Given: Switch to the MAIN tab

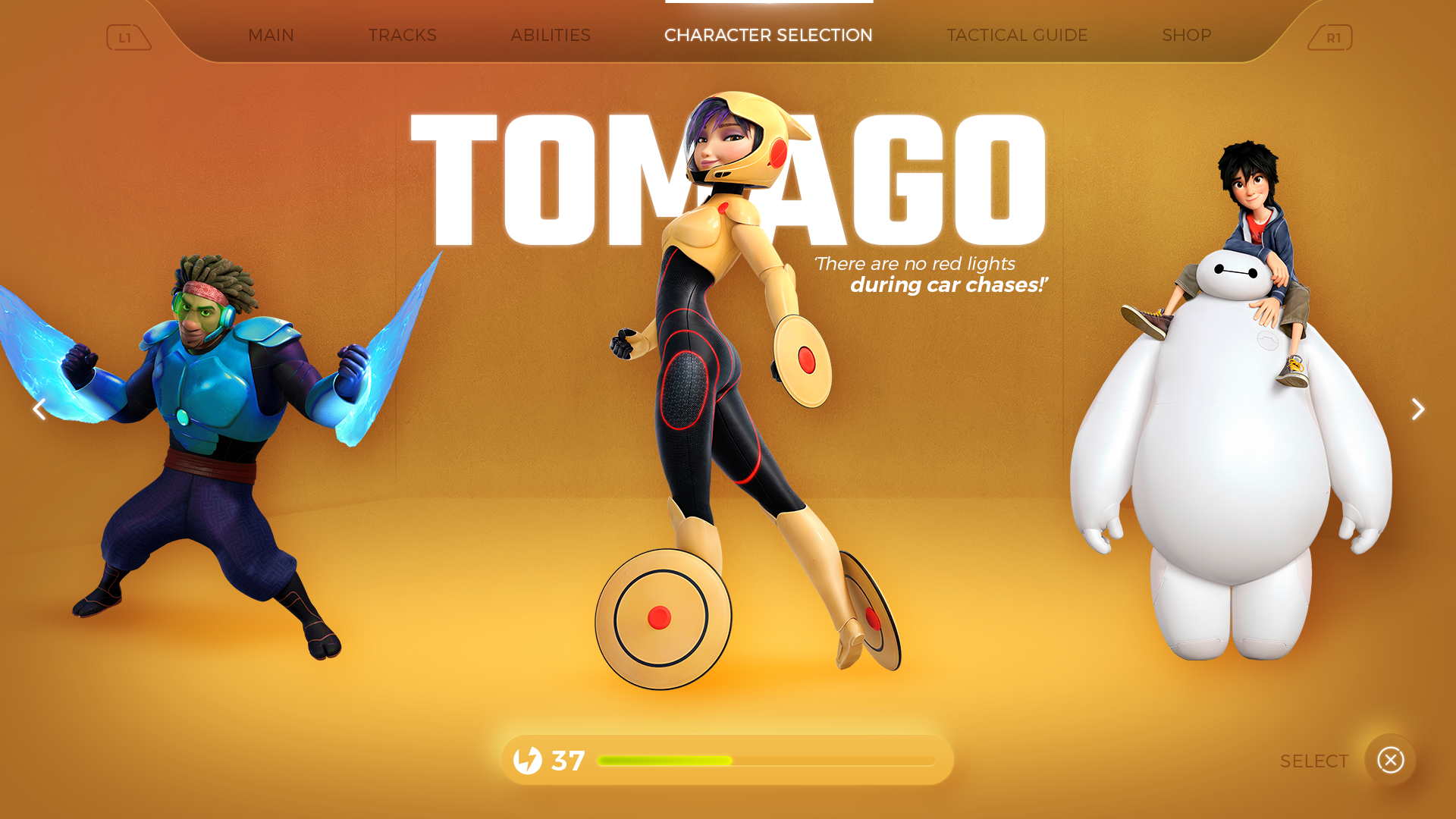Looking at the screenshot, I should (x=271, y=36).
